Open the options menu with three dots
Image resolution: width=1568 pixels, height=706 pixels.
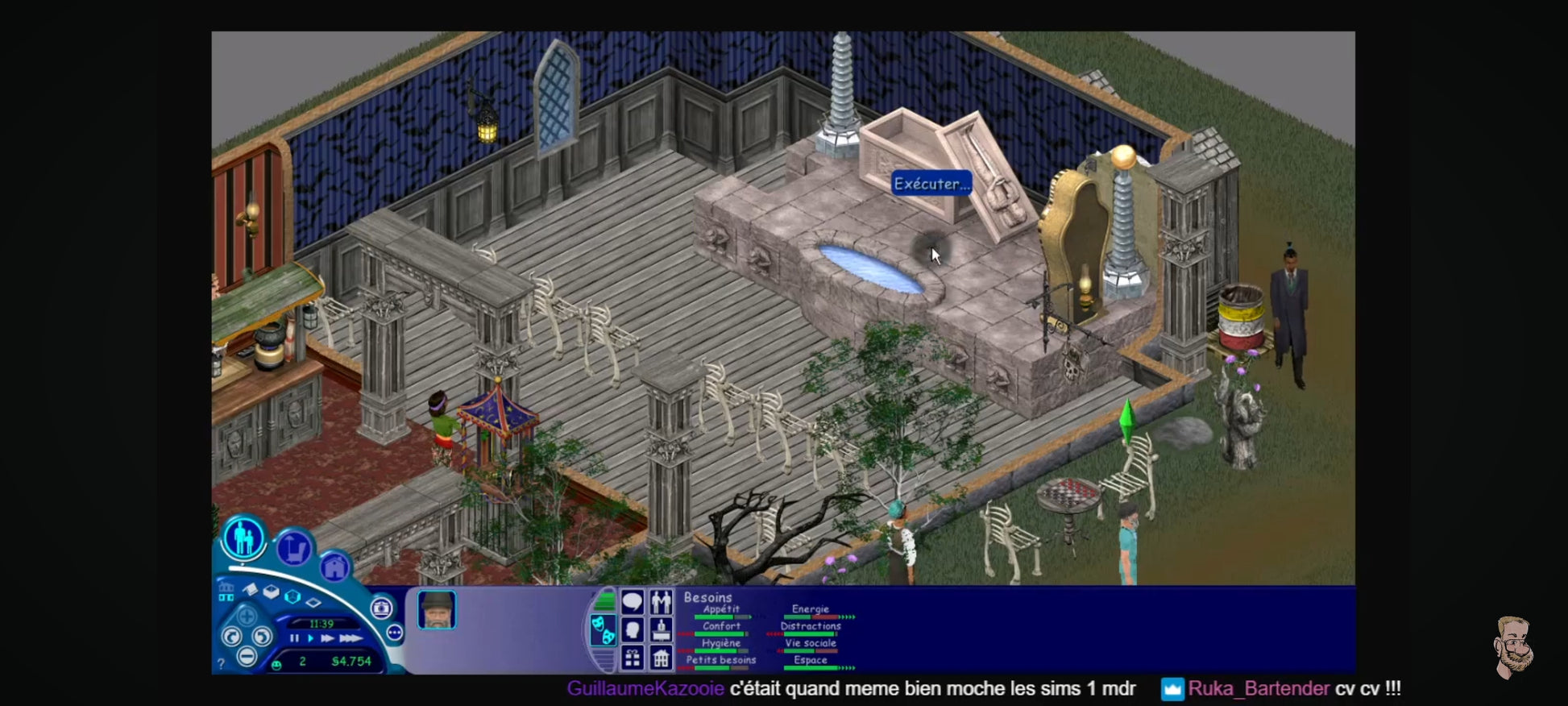point(394,633)
